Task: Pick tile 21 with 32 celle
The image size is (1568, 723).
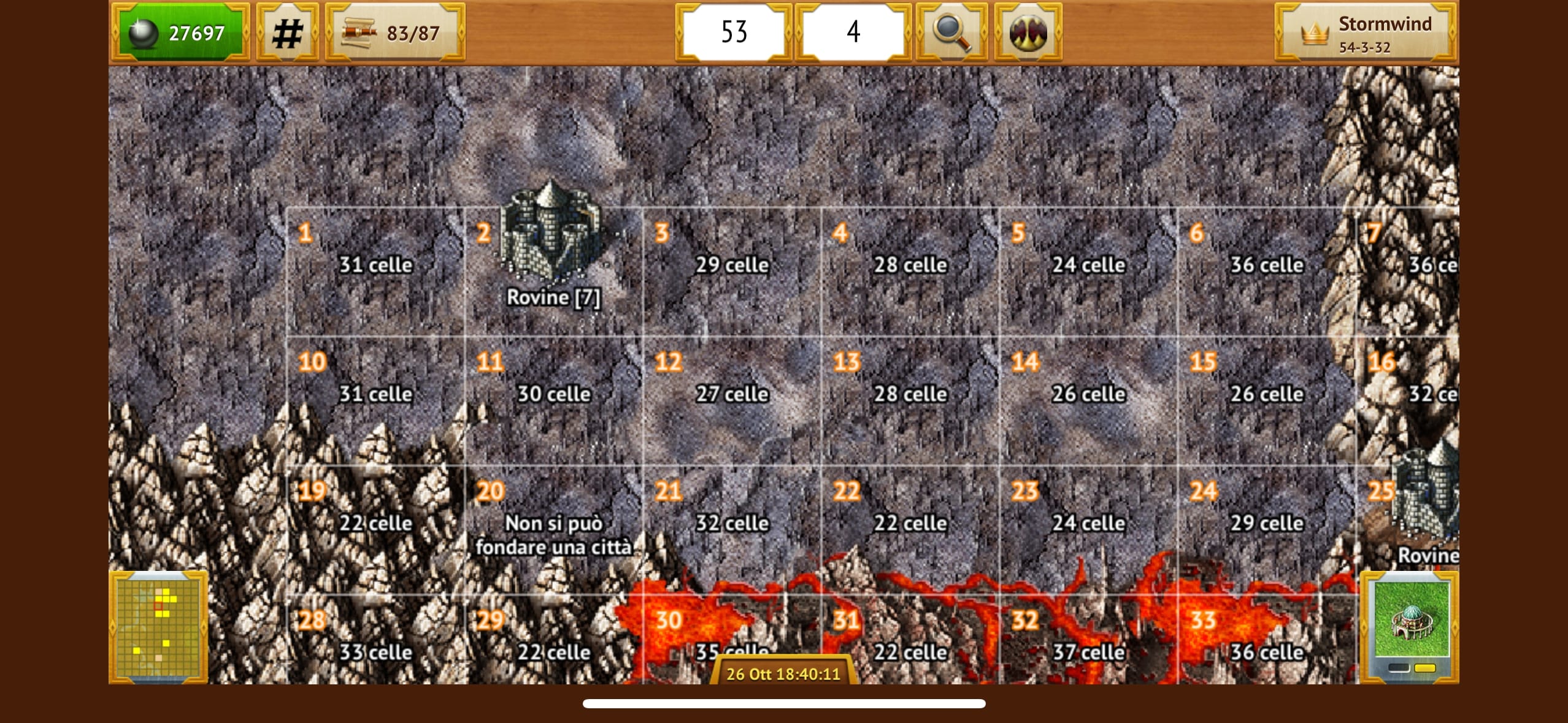Action: click(731, 529)
